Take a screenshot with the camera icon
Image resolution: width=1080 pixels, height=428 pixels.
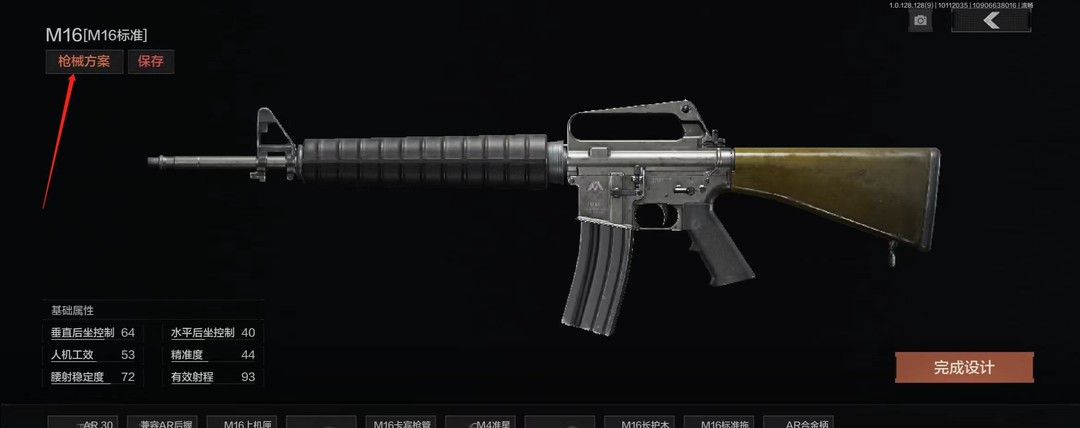click(x=920, y=21)
